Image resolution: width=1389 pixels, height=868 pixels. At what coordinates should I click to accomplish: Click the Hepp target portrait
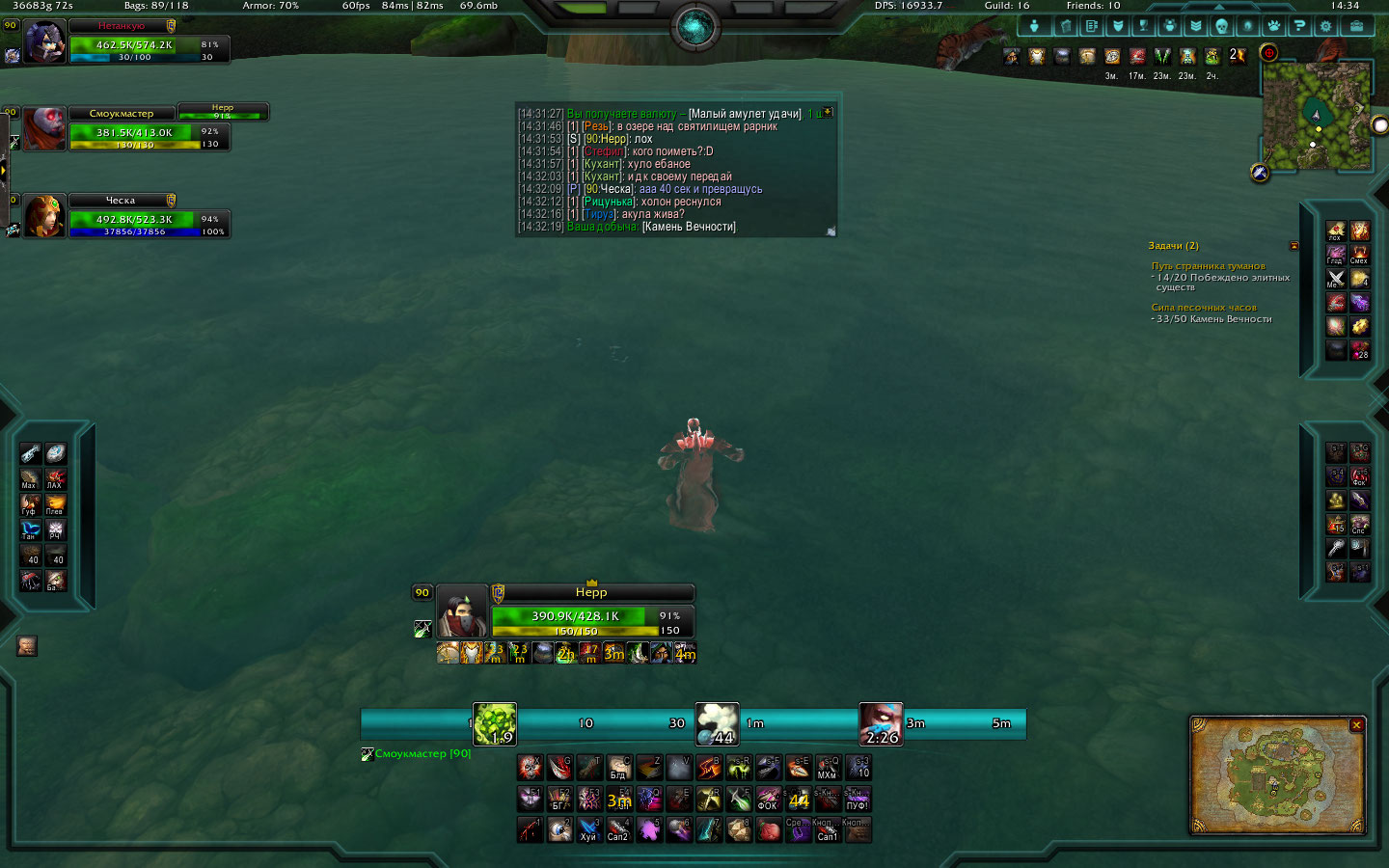point(461,610)
